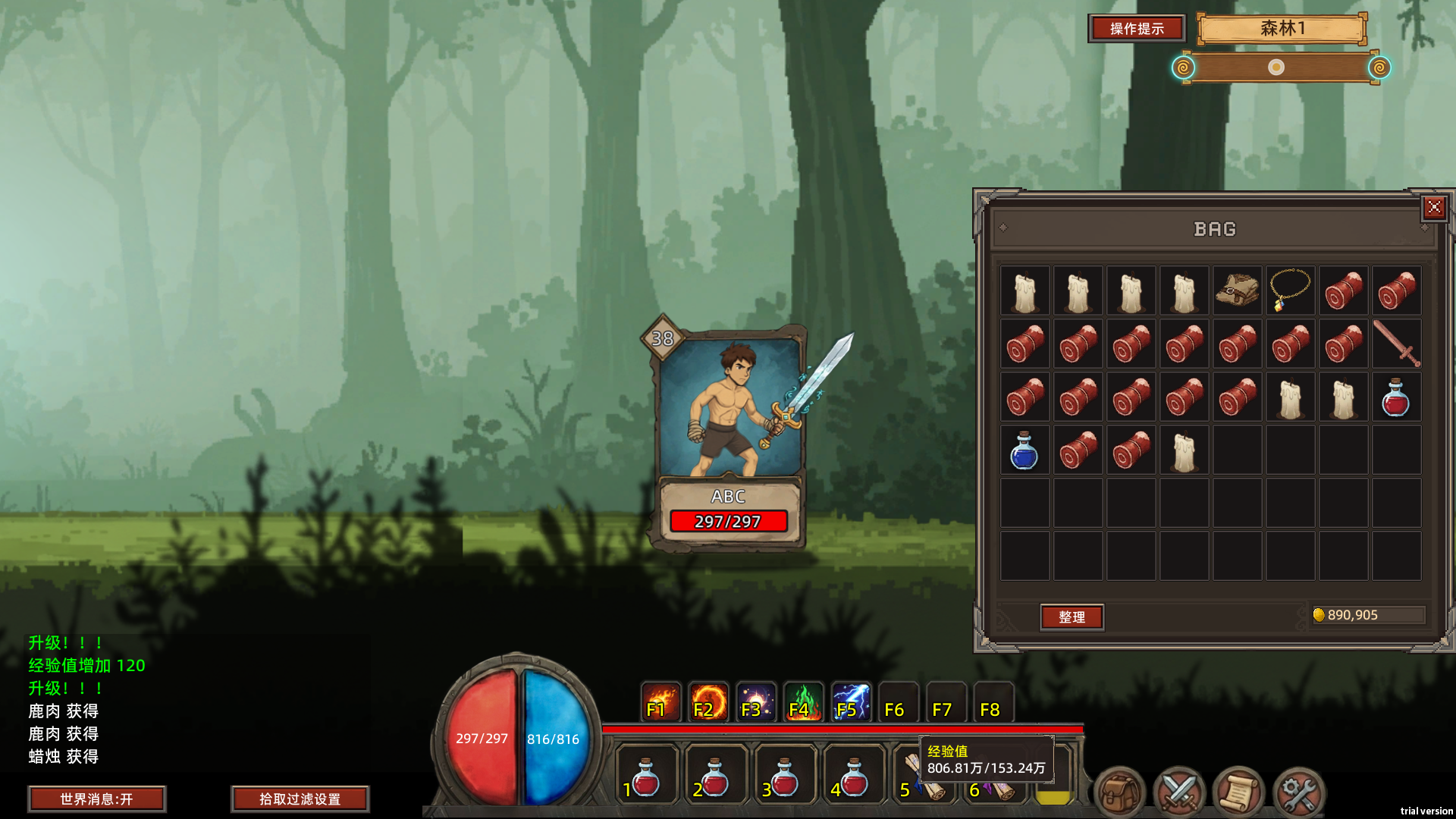
Task: Pick the blue mana potion in bag
Action: [1025, 450]
